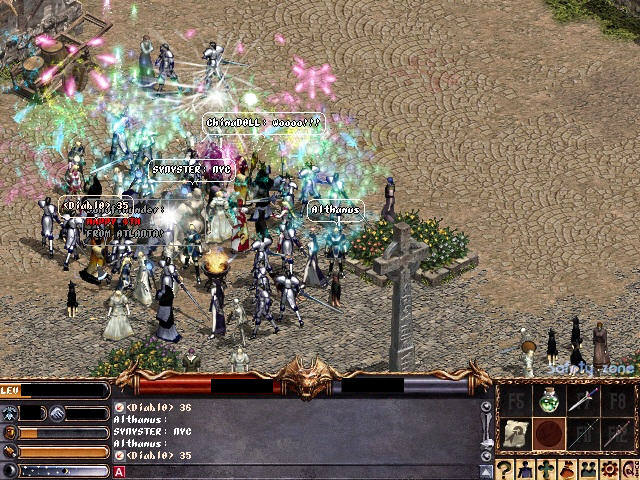Select the highlighted red orb slot
The image size is (640, 480).
pyautogui.click(x=547, y=434)
